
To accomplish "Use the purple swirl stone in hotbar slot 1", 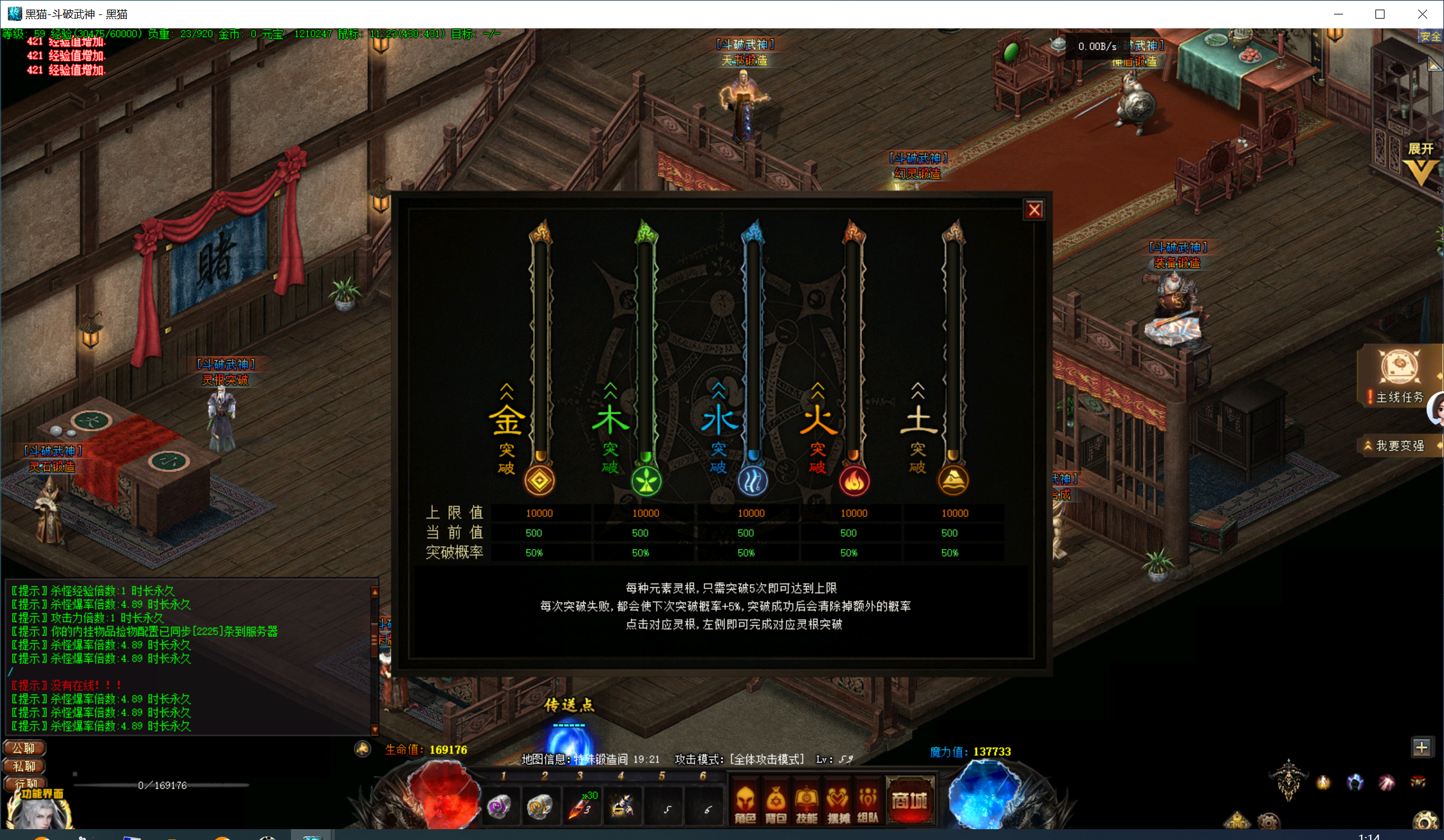I will [x=499, y=806].
